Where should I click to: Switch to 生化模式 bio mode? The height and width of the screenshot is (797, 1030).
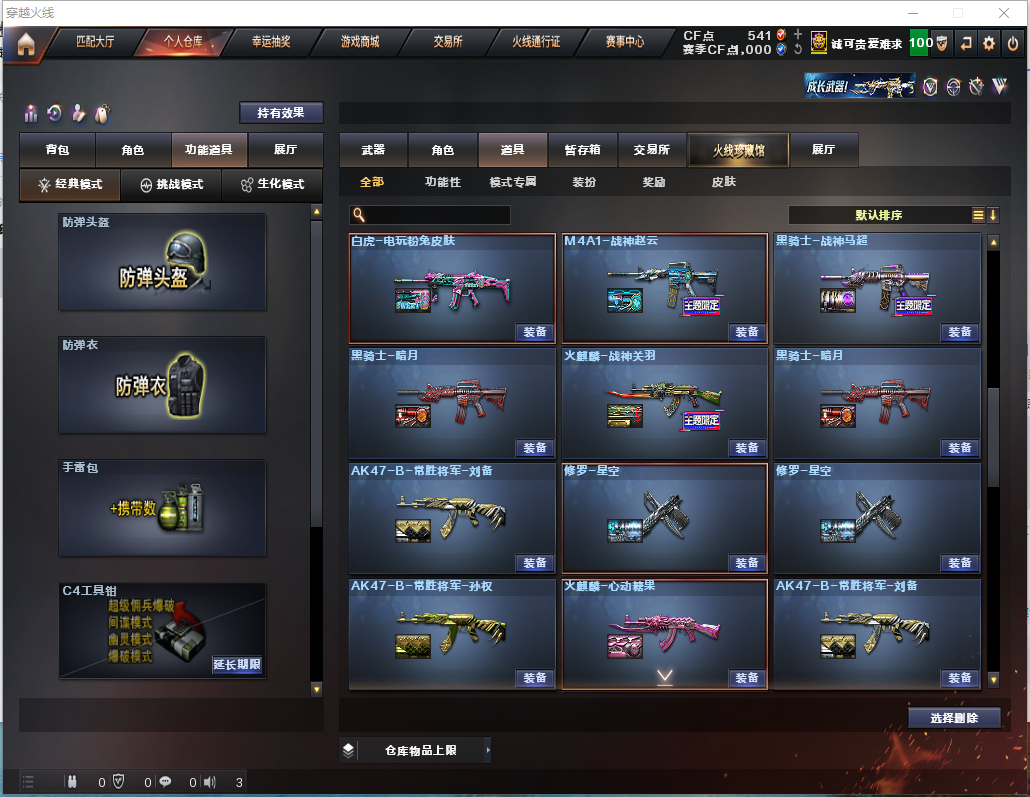tap(271, 185)
